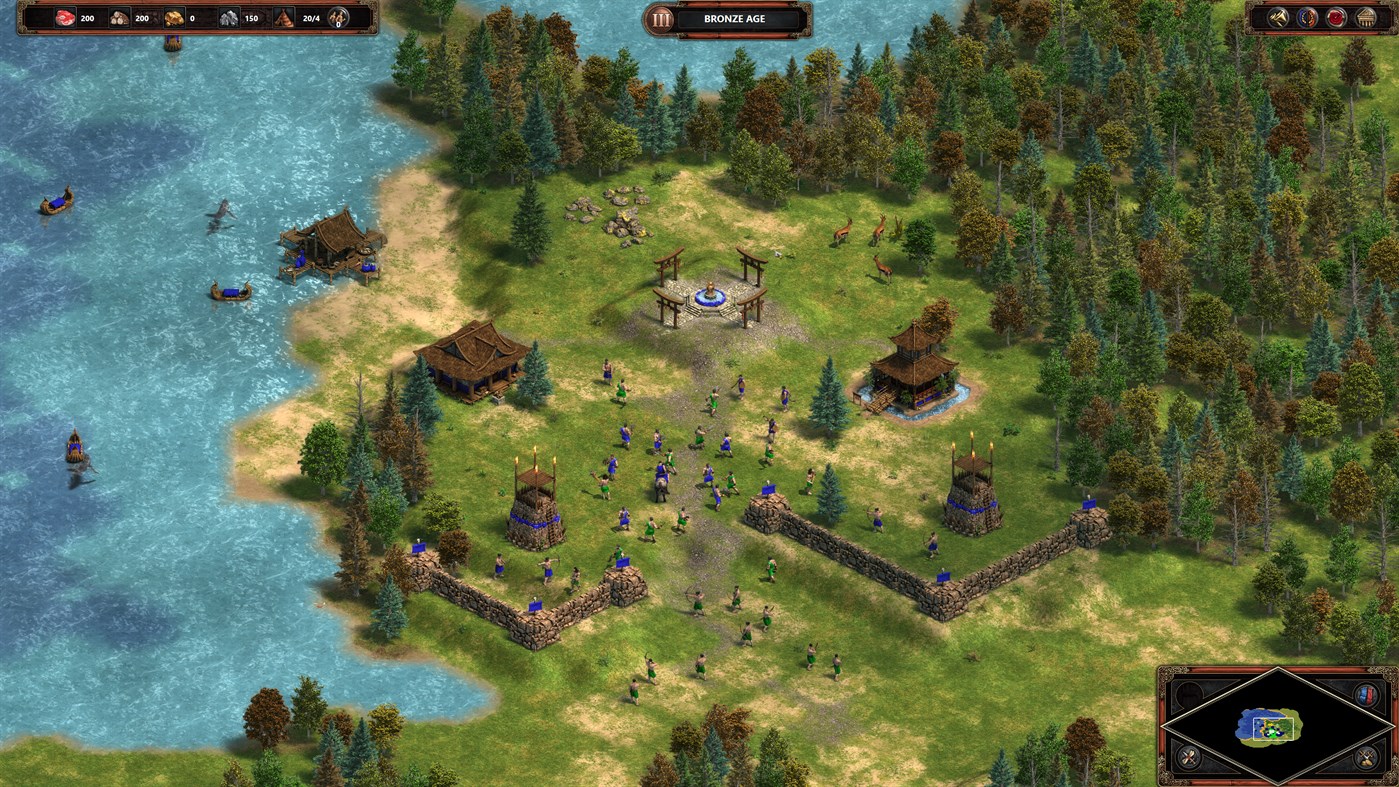The image size is (1399, 787).
Task: Click the BRONZE AGE banner
Action: tap(735, 18)
